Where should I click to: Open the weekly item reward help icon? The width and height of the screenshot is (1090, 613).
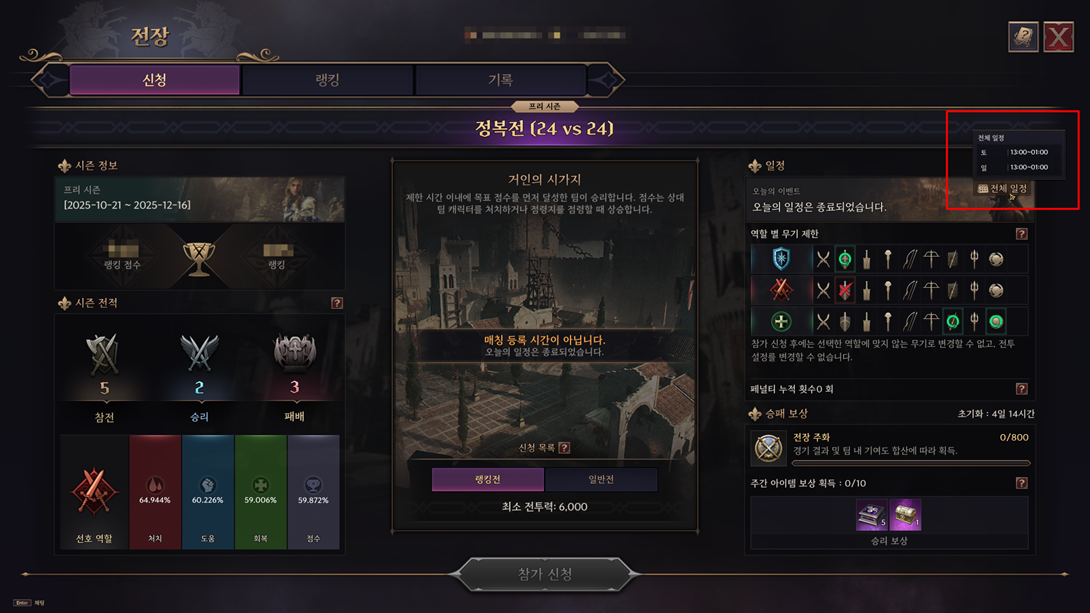click(1021, 483)
